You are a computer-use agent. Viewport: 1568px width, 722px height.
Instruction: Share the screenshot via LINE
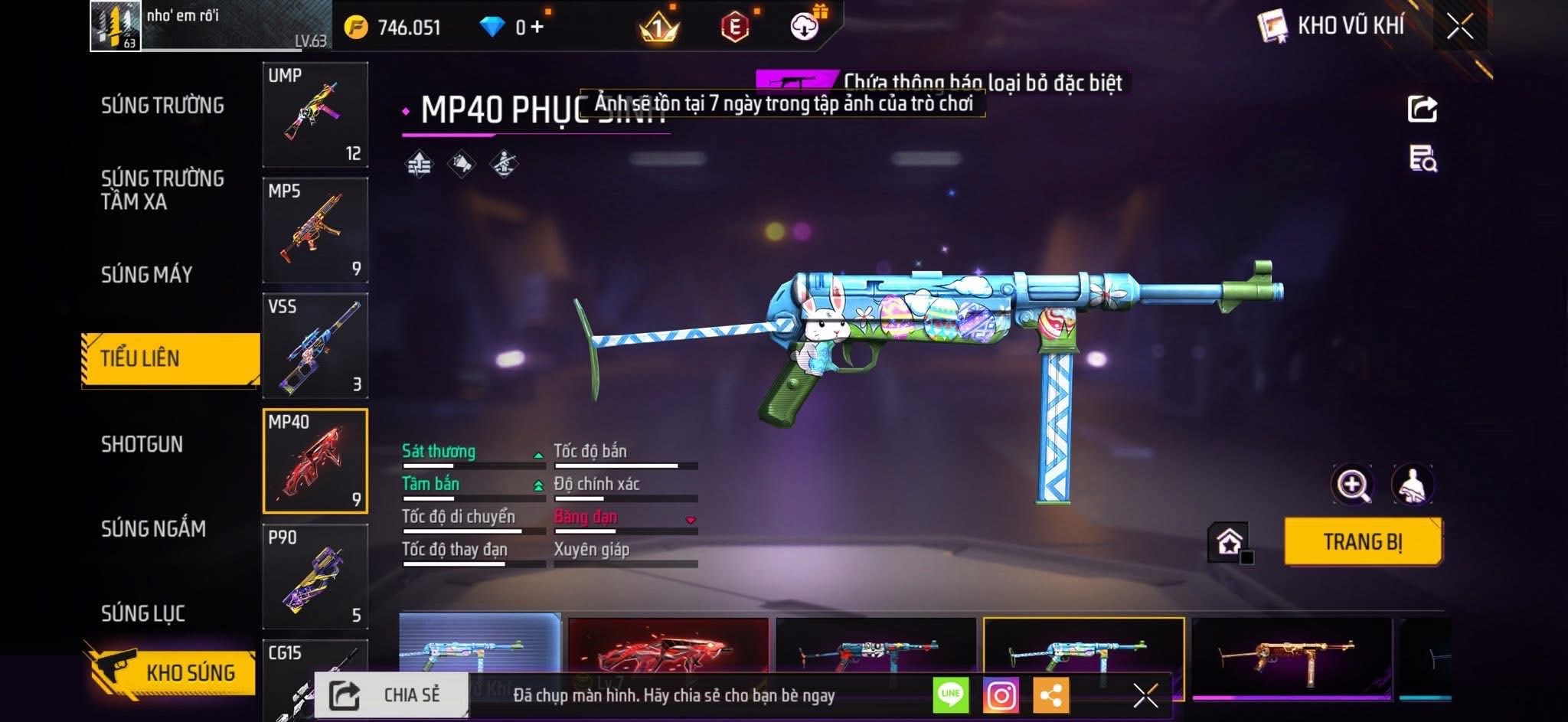pyautogui.click(x=950, y=695)
